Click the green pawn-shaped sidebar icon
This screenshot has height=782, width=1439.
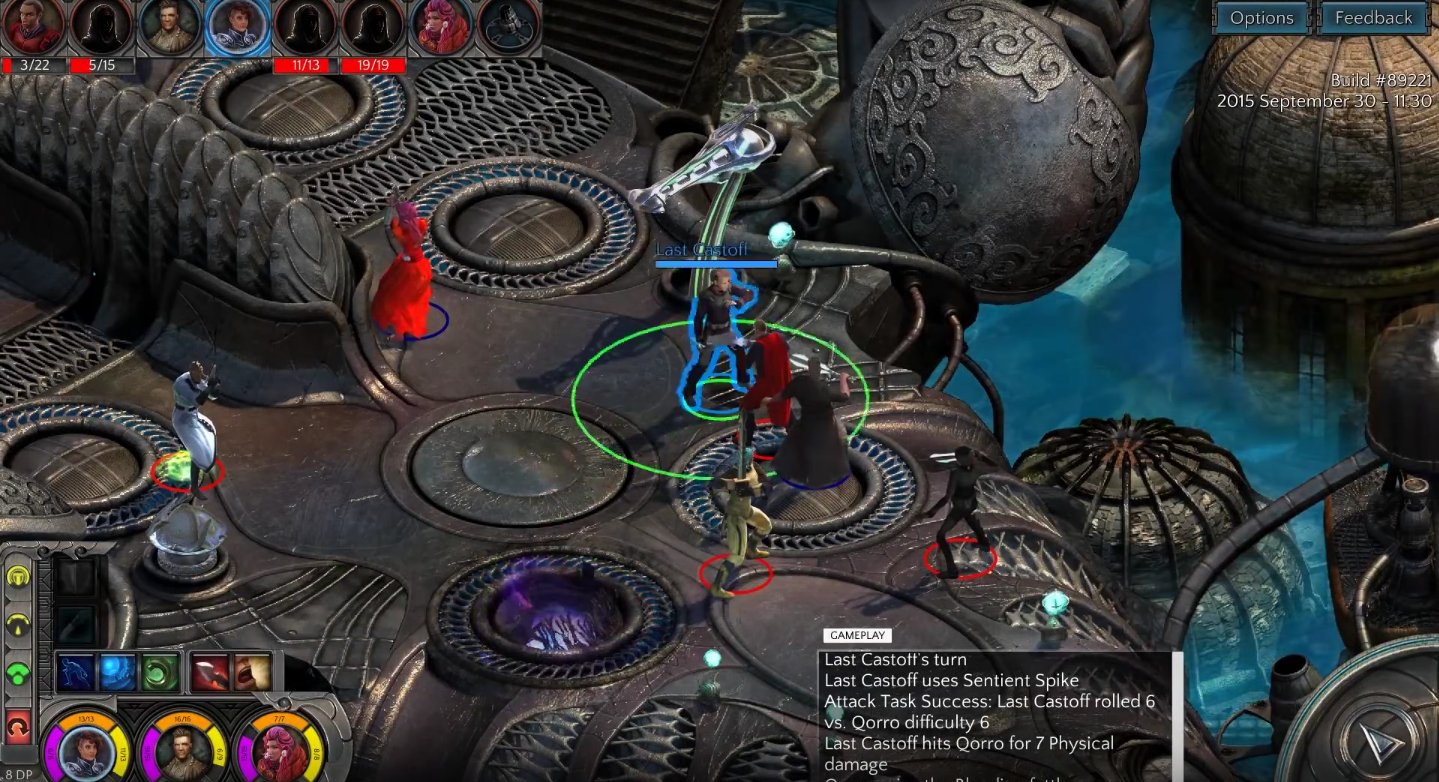tap(18, 673)
